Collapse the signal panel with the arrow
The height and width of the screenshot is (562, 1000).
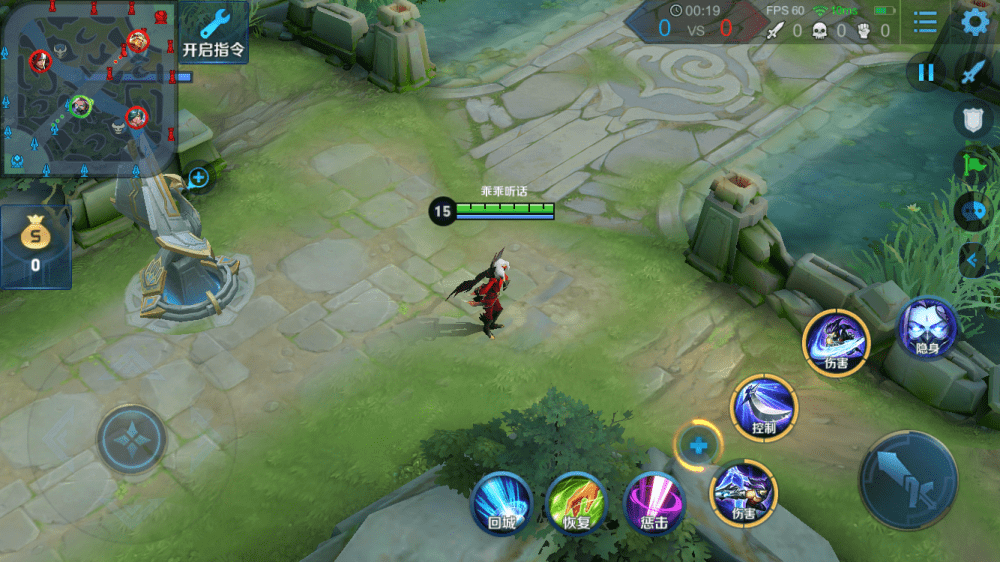point(971,261)
